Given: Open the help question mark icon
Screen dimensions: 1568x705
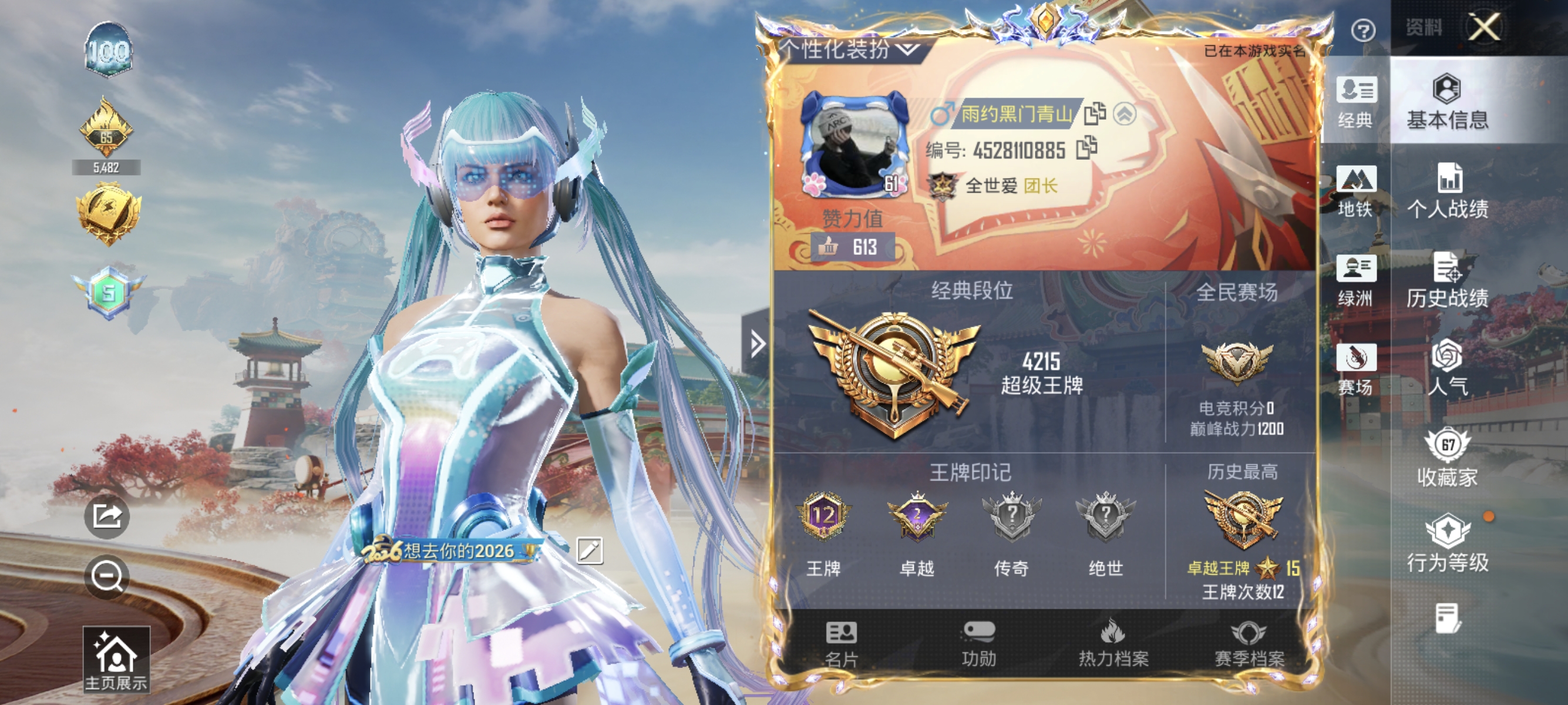Looking at the screenshot, I should [1364, 31].
